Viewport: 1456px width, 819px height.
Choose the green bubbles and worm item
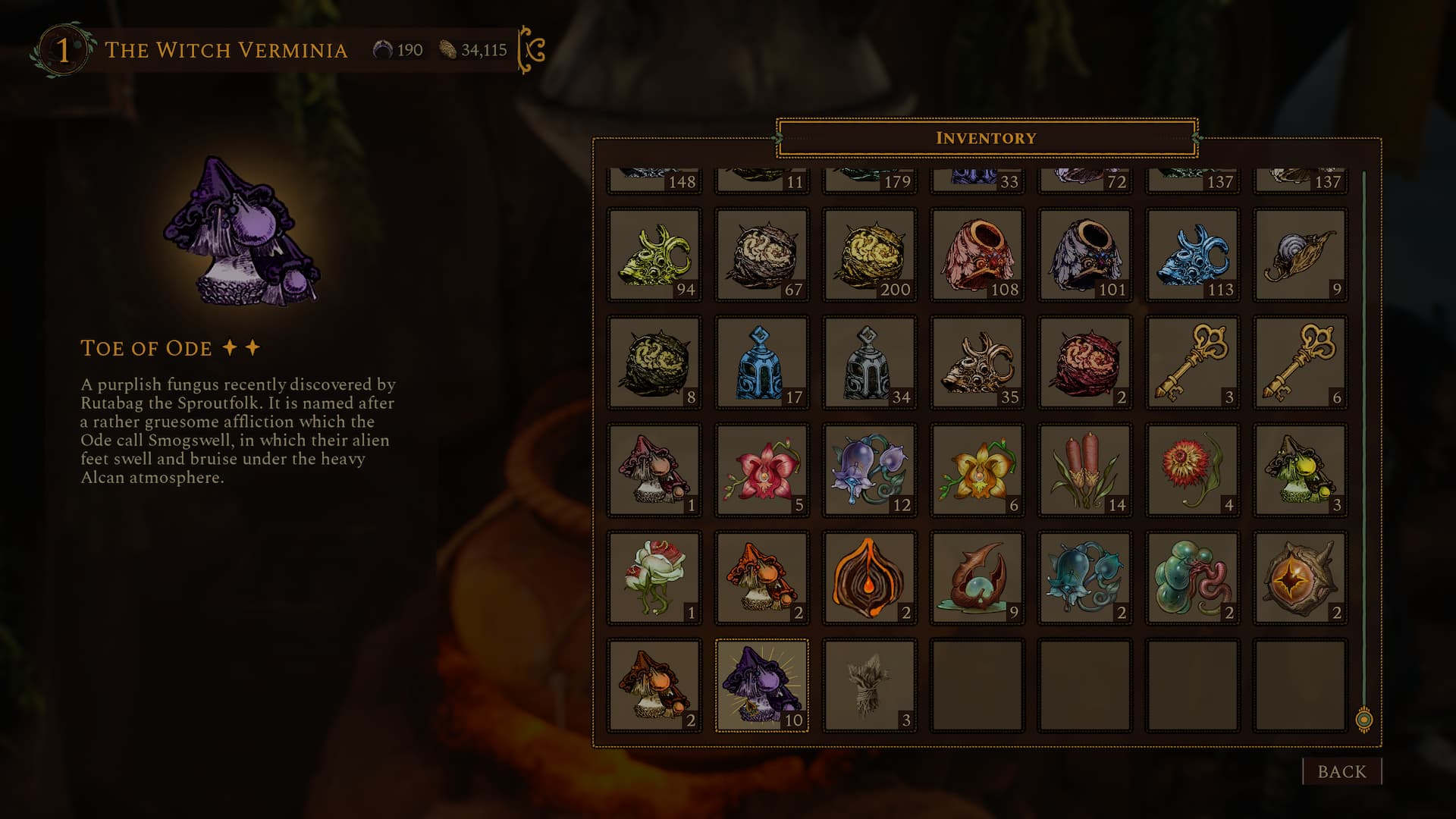tap(1192, 578)
